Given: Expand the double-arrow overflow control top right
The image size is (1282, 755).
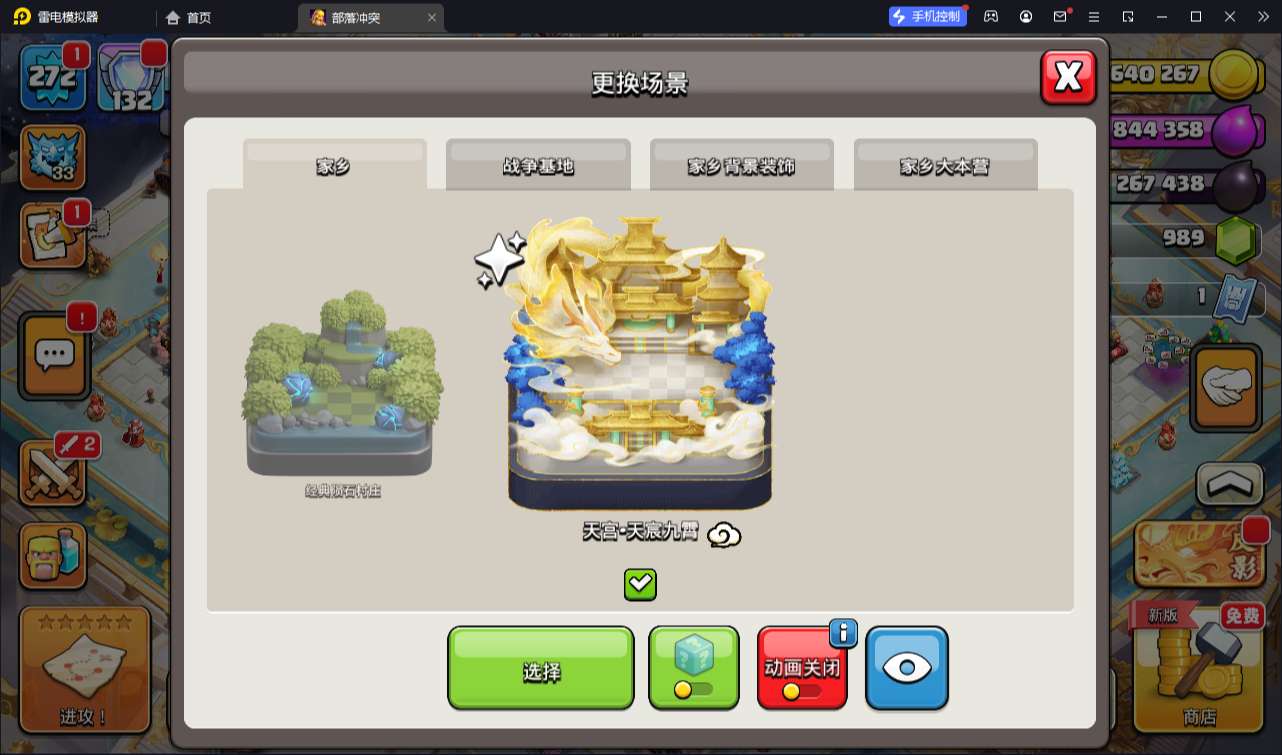Looking at the screenshot, I should click(1263, 16).
